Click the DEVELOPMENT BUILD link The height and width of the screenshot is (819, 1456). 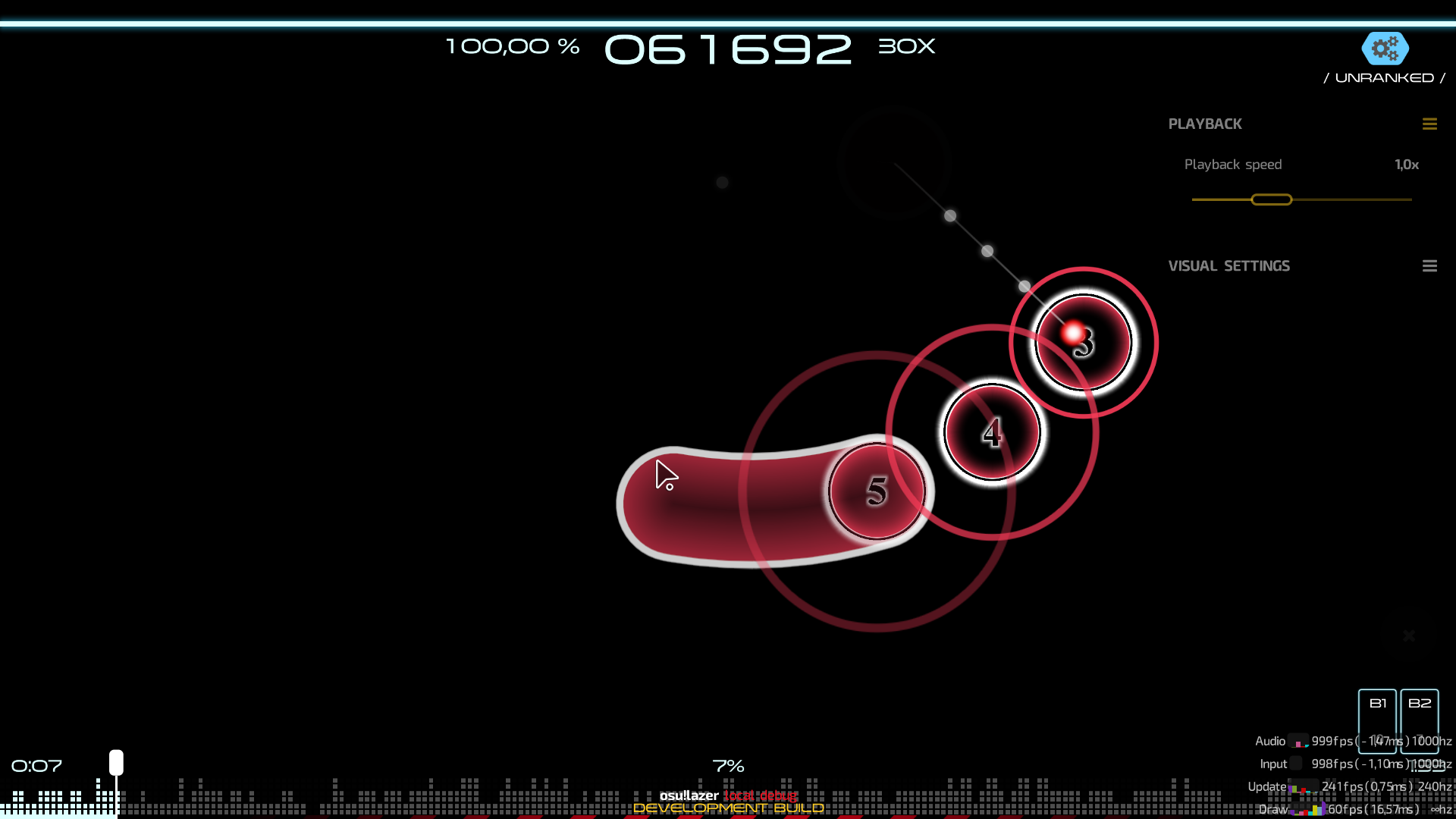point(728,809)
